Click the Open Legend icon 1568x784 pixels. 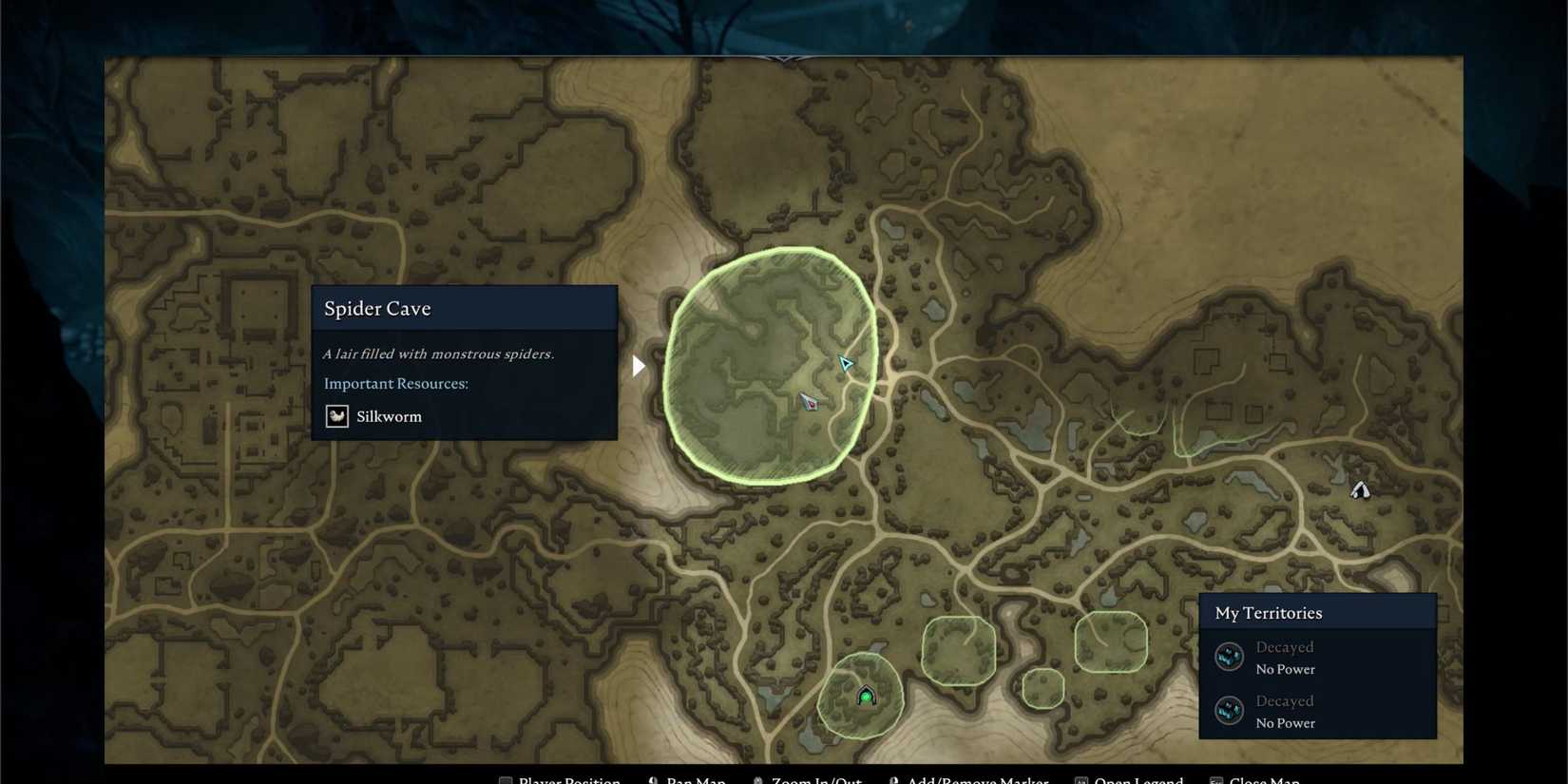point(1080,779)
